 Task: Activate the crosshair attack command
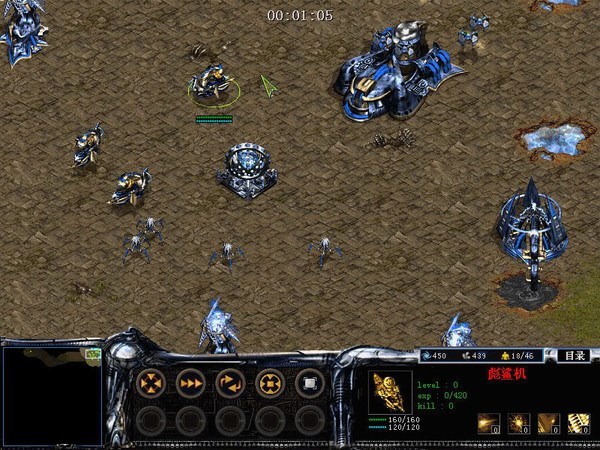pos(270,382)
